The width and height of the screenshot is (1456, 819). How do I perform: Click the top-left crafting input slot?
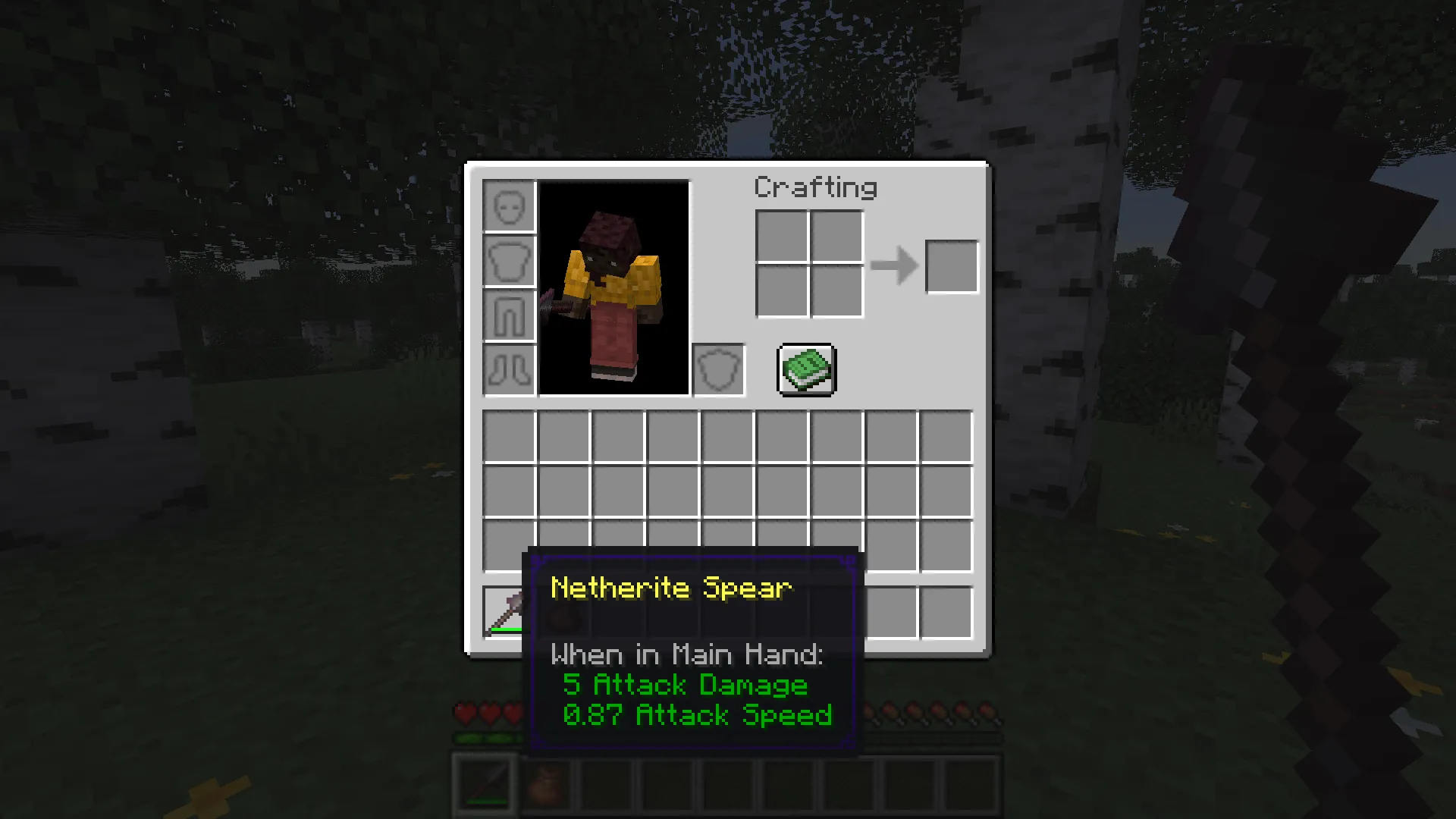click(782, 237)
